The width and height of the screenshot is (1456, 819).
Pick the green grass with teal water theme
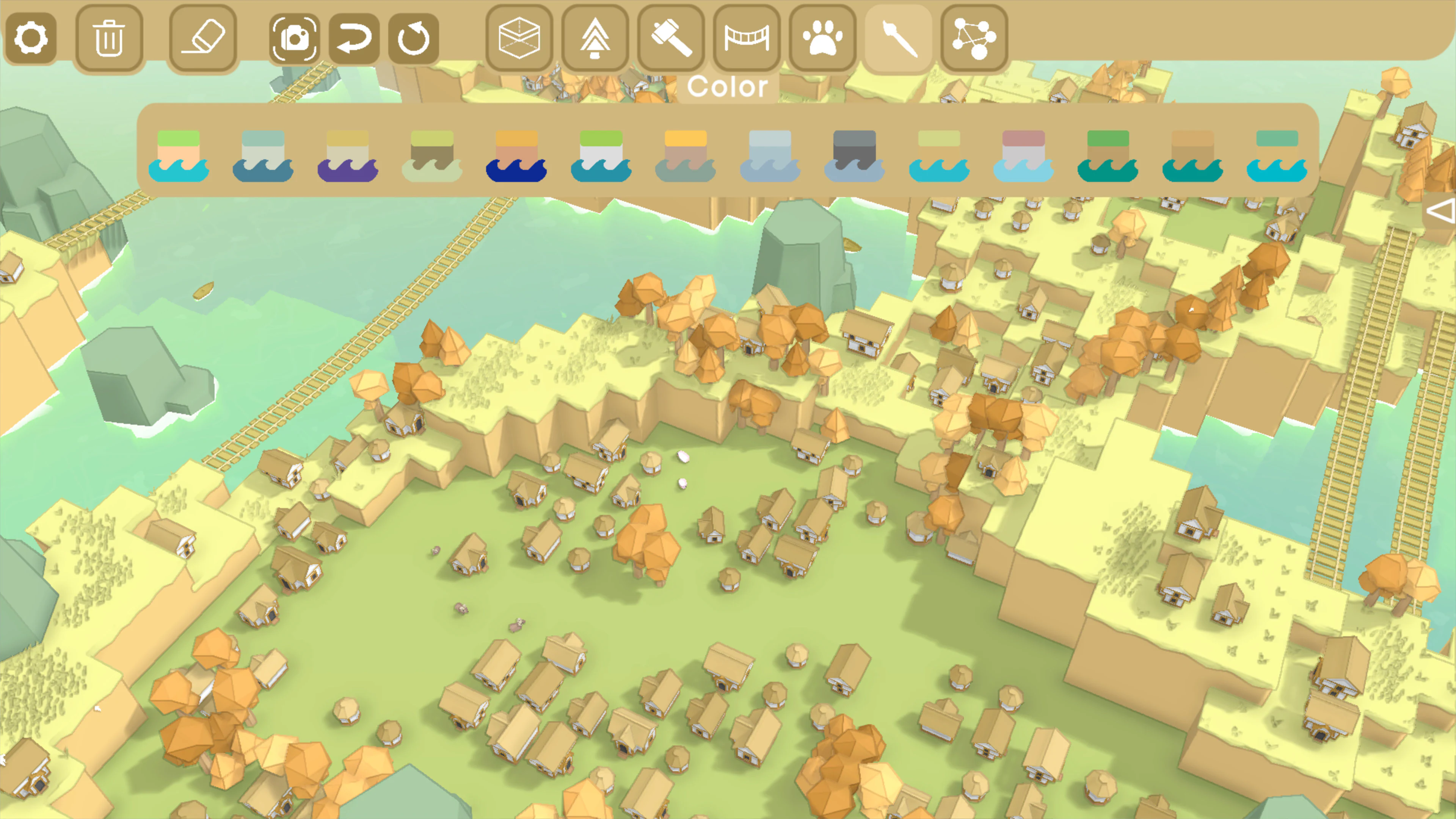(1109, 155)
